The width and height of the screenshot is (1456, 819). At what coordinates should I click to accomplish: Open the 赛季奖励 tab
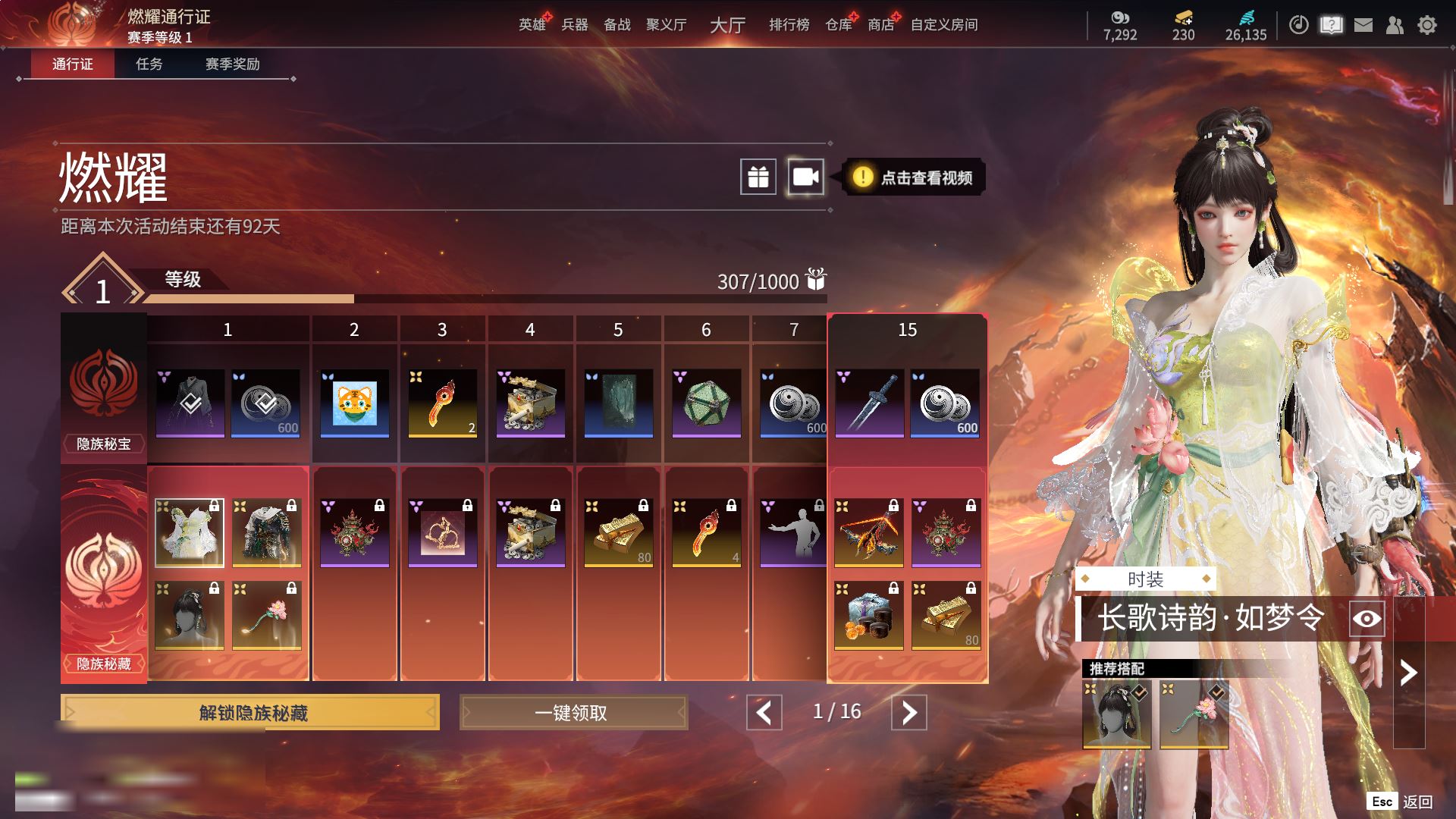tap(232, 64)
